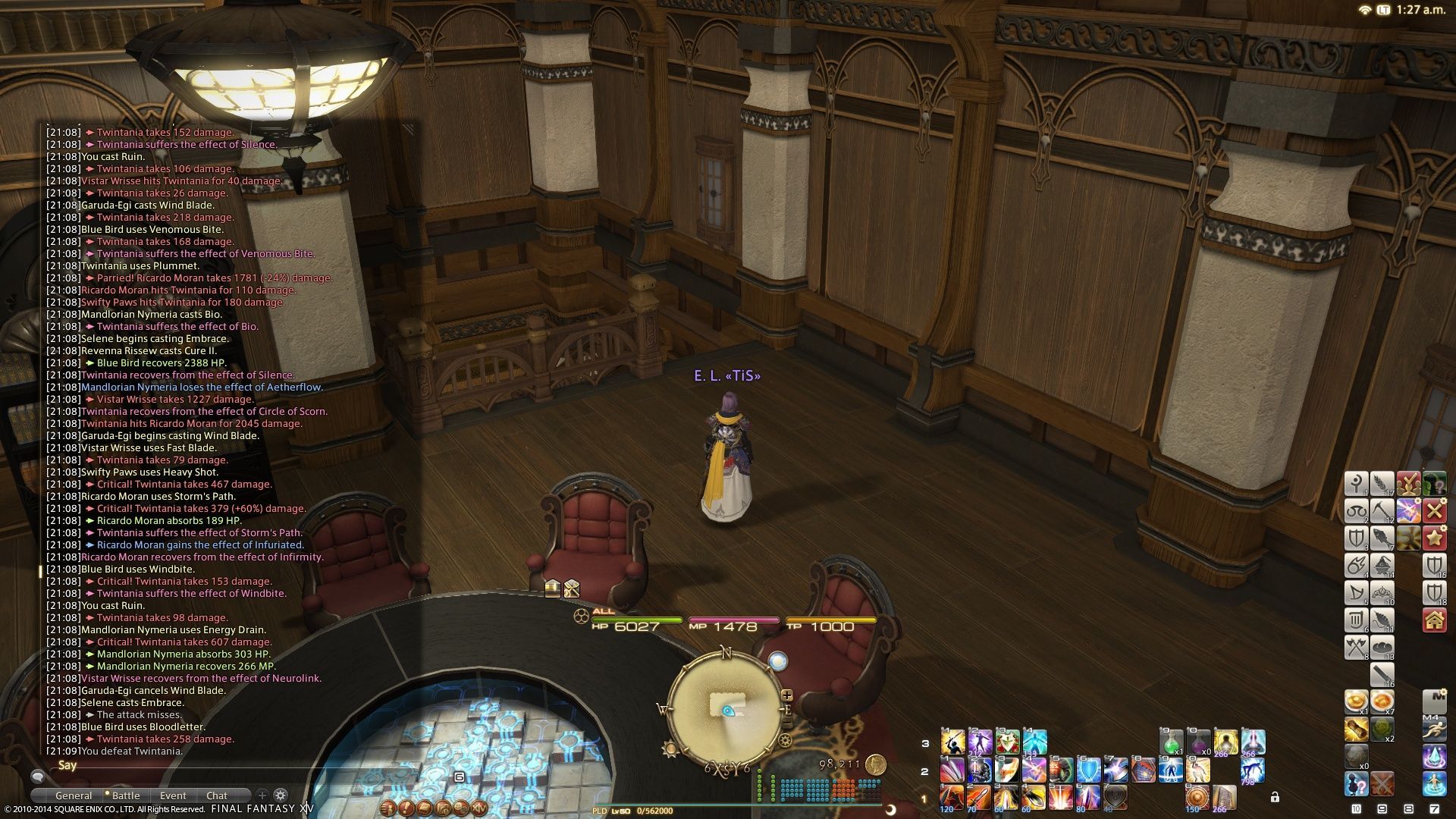Show the Chat tab messages
Viewport: 1456px width, 819px height.
[217, 795]
